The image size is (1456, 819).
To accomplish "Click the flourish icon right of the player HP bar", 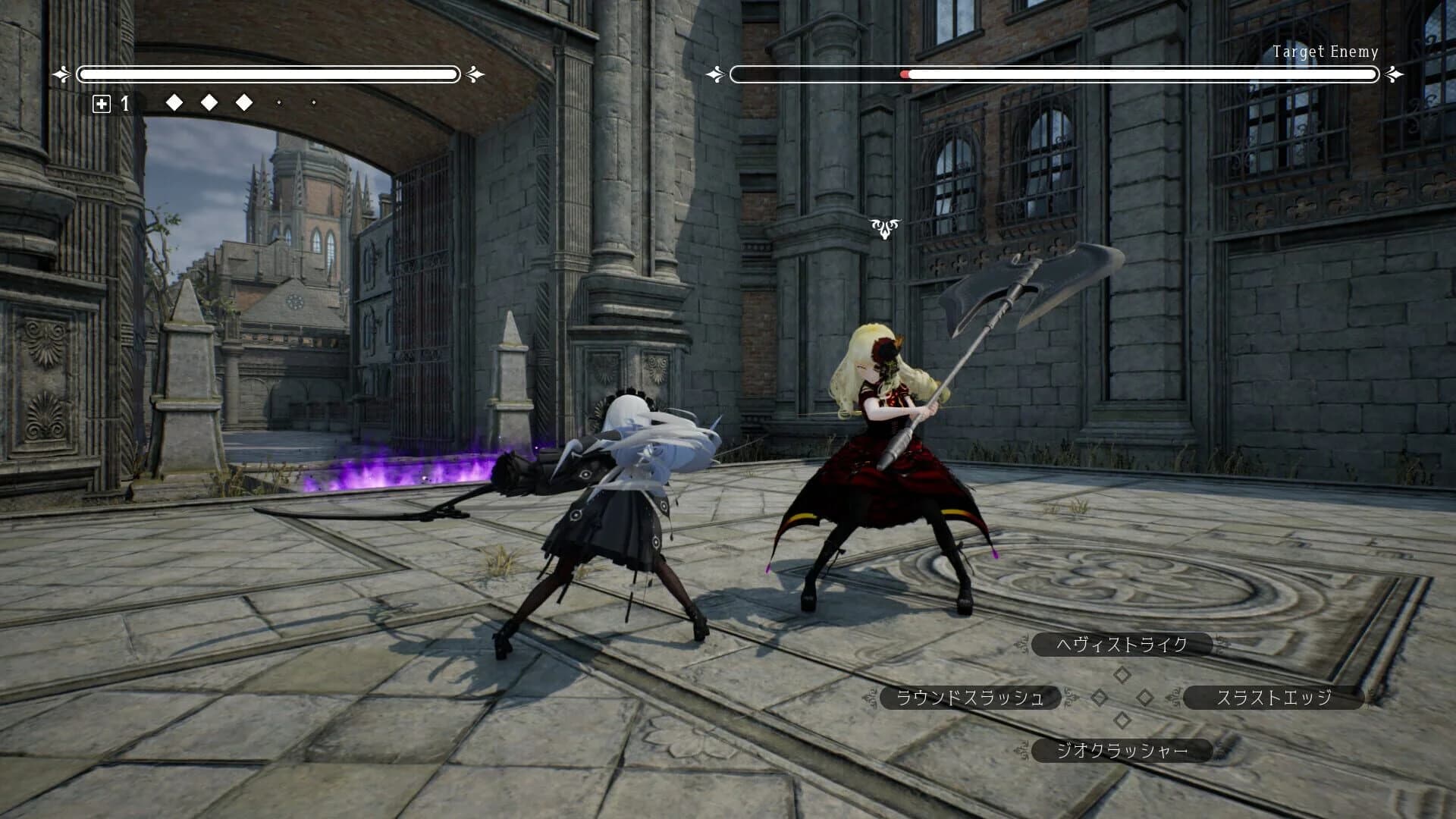I will [473, 74].
